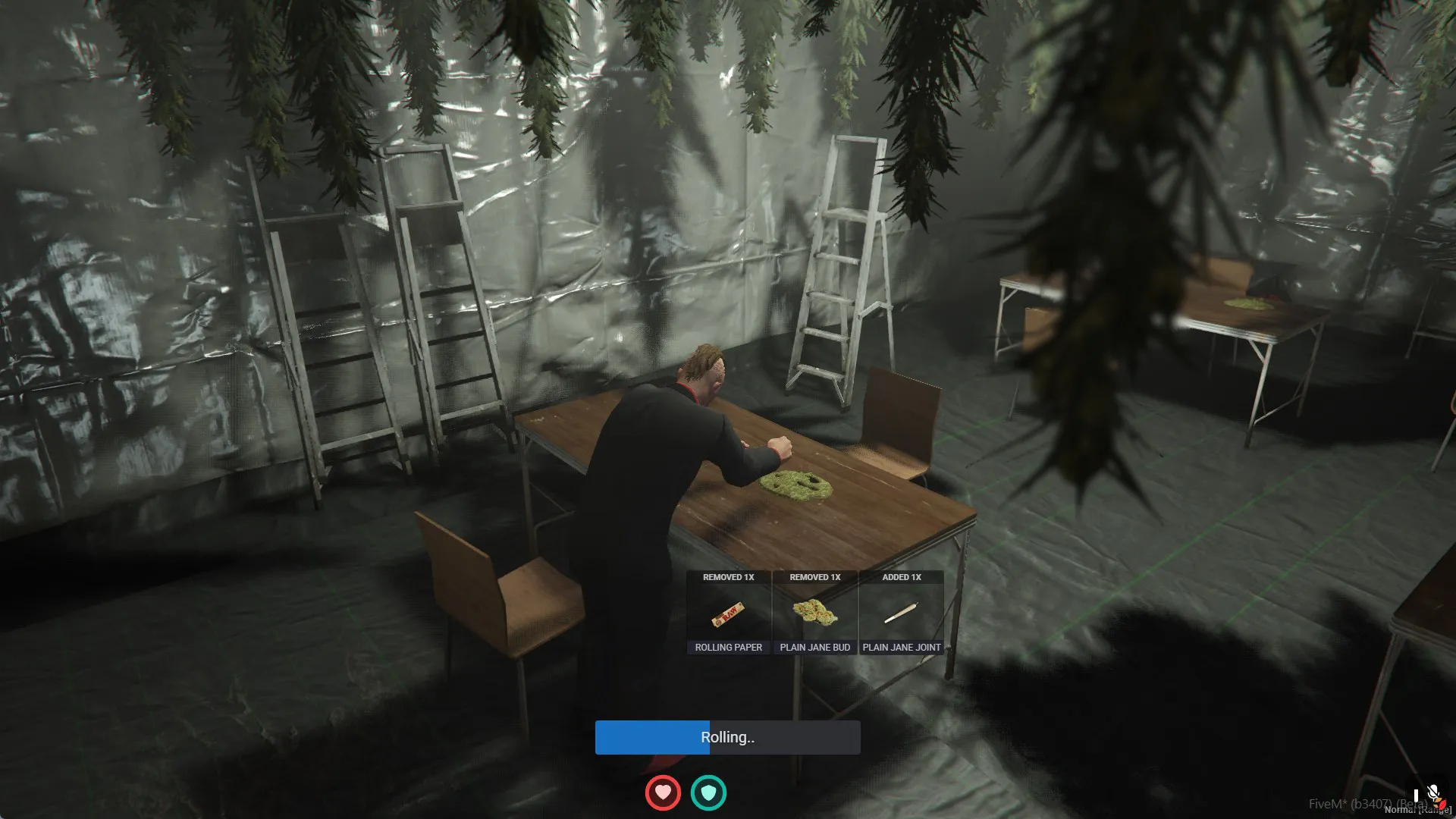Viewport: 1456px width, 819px height.
Task: Click the teal shield armor icon
Action: click(x=708, y=793)
